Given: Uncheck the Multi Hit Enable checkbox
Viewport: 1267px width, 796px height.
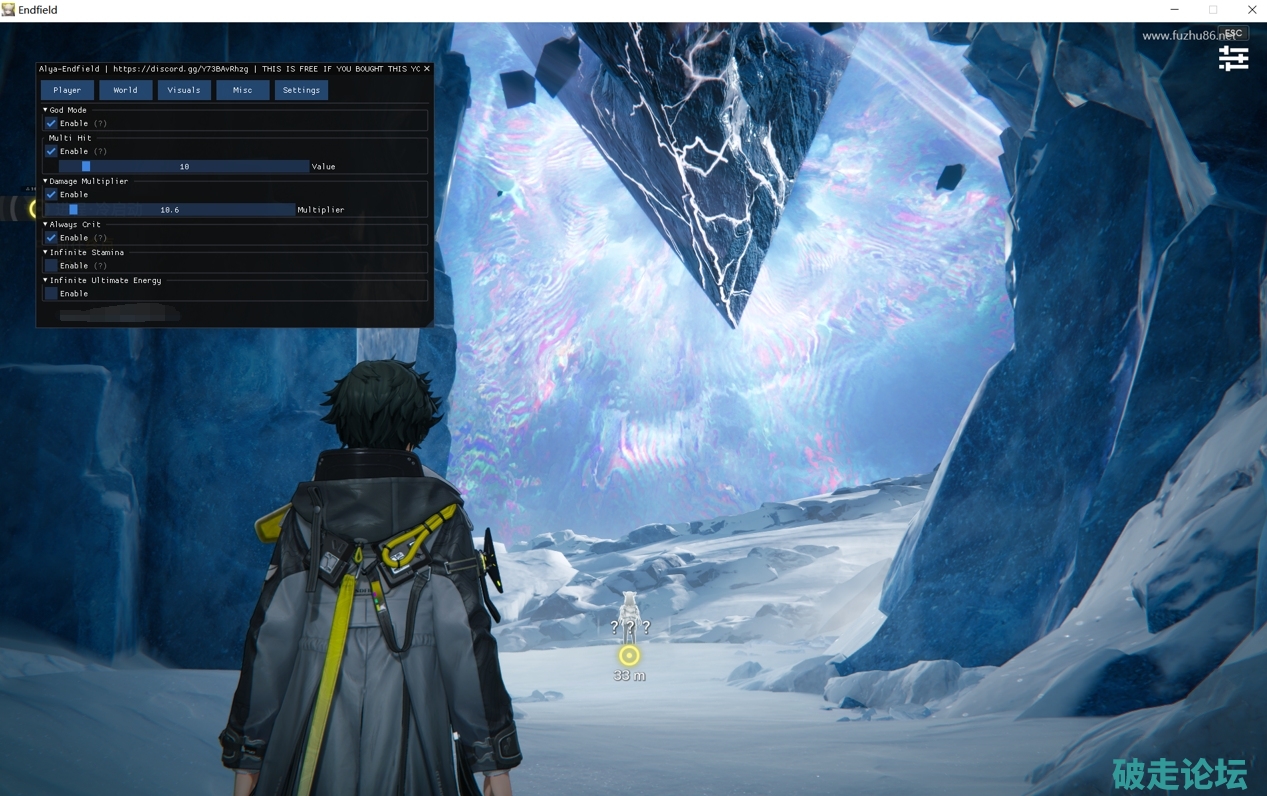Looking at the screenshot, I should [52, 151].
